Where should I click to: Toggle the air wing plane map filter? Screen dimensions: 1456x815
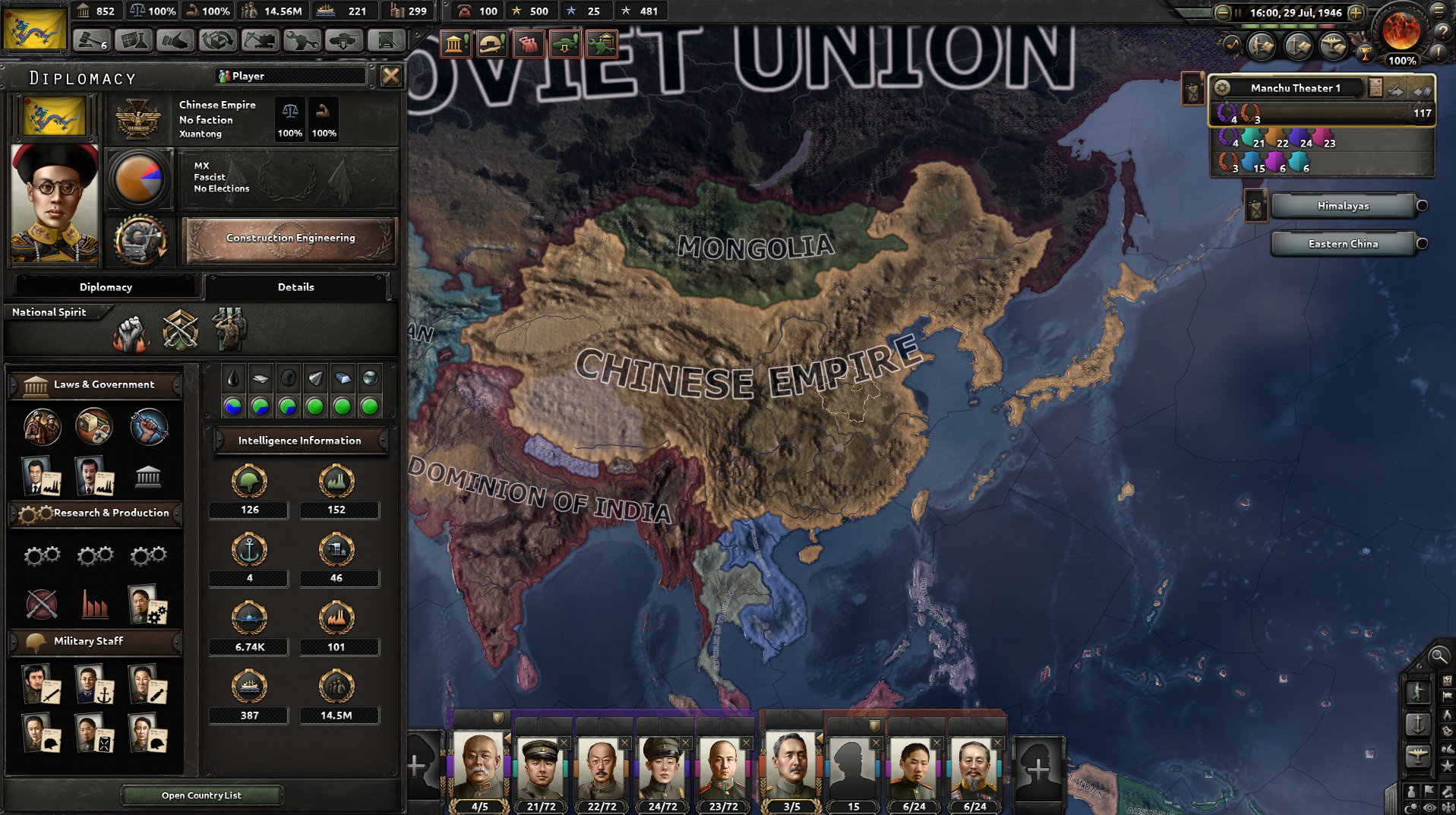pyautogui.click(x=1417, y=753)
